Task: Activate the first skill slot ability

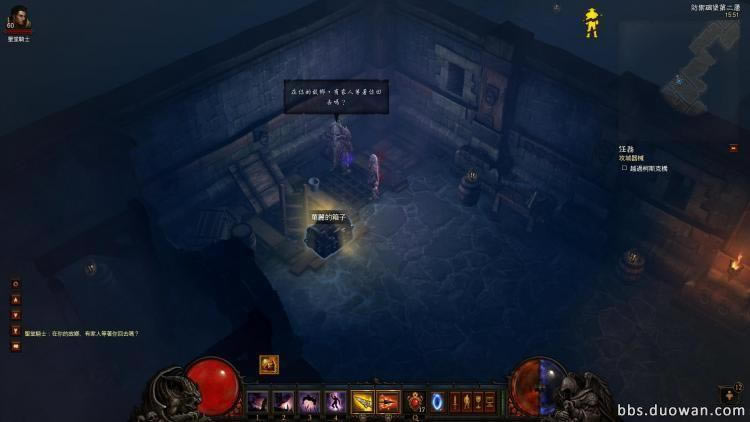Action: coord(258,401)
